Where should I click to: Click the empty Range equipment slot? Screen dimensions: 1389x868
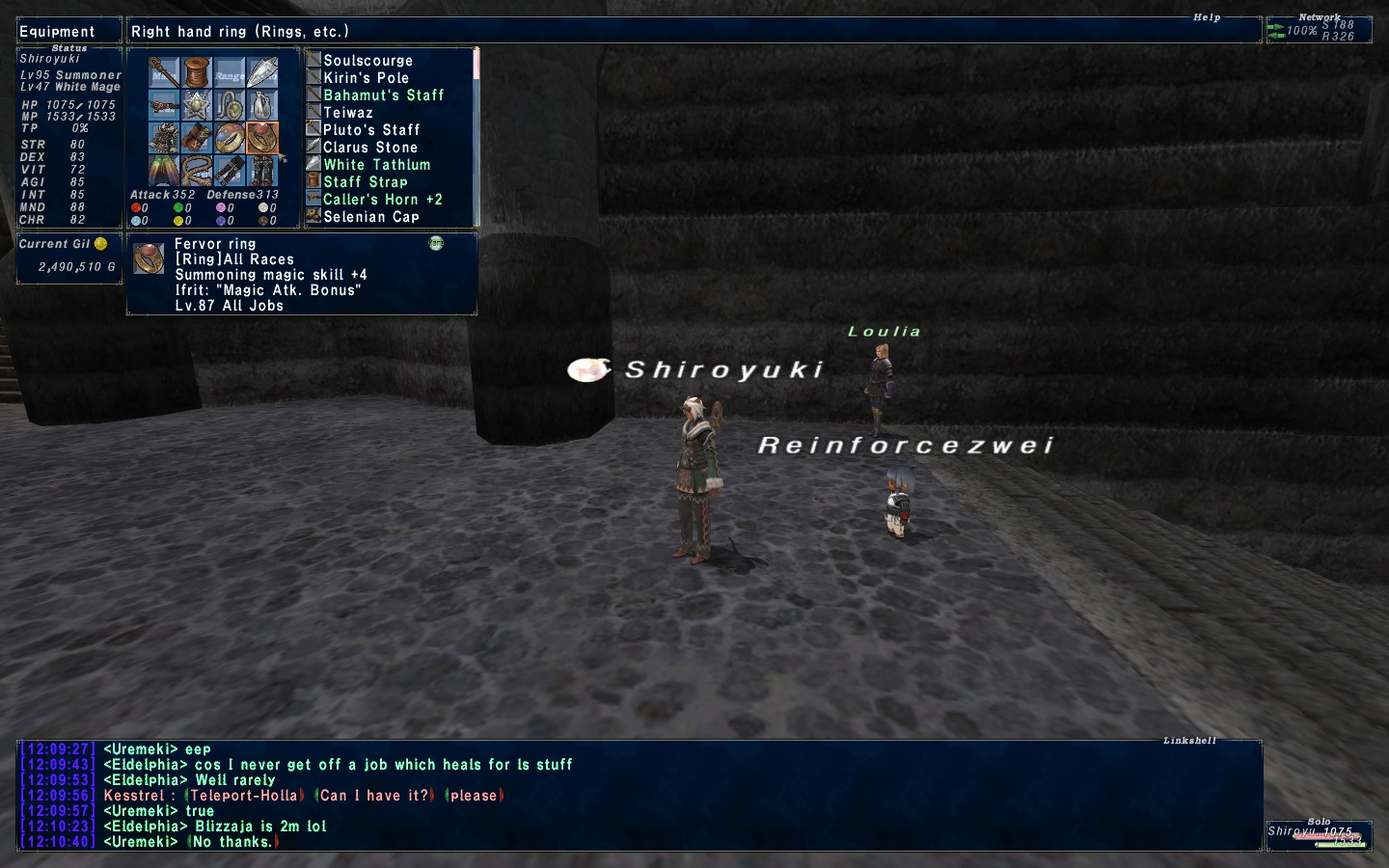[230, 73]
